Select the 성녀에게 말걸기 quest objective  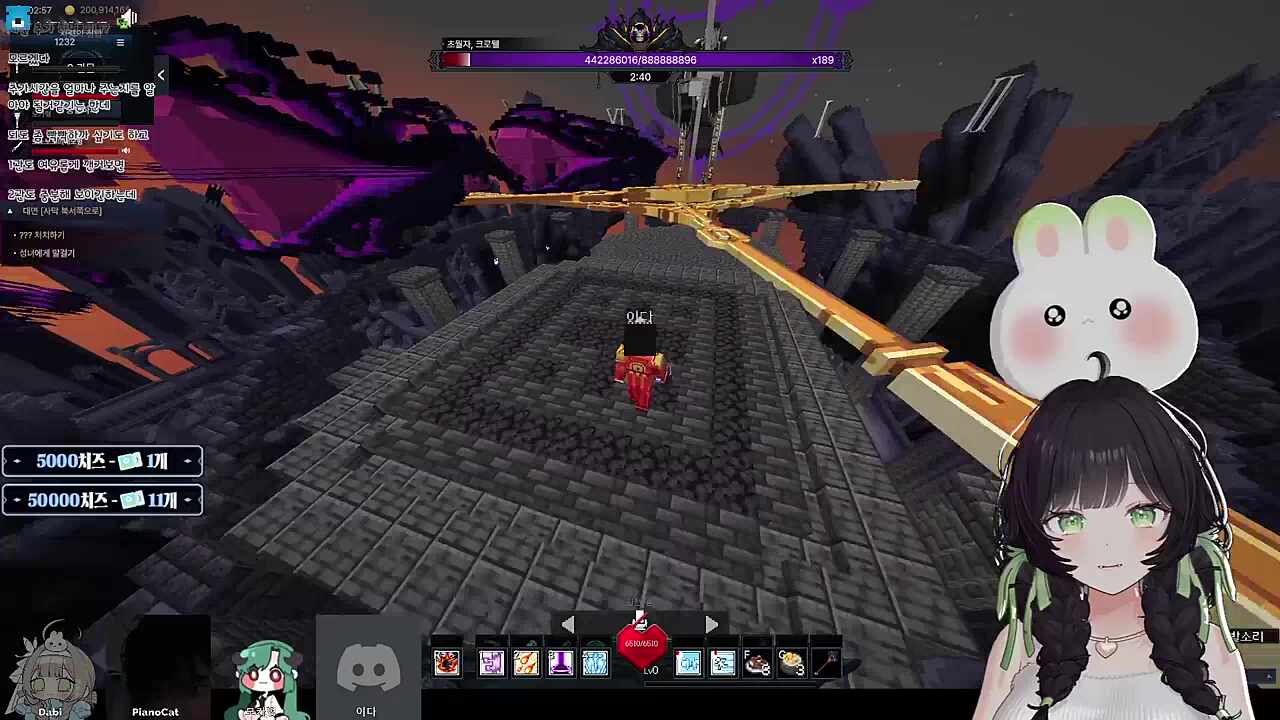tap(47, 253)
